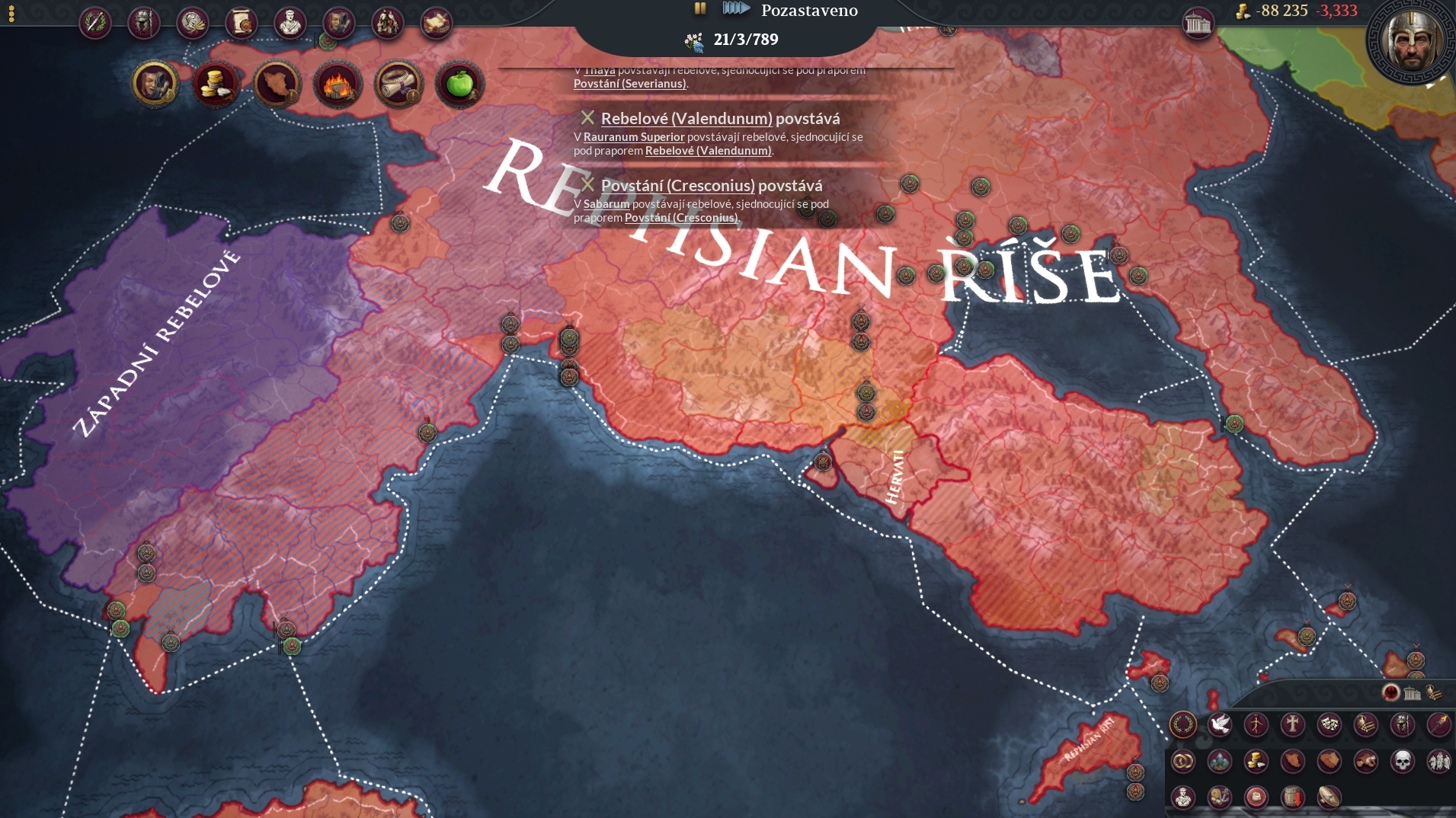This screenshot has height=818, width=1456.
Task: Toggle the game pause button
Action: click(x=700, y=8)
